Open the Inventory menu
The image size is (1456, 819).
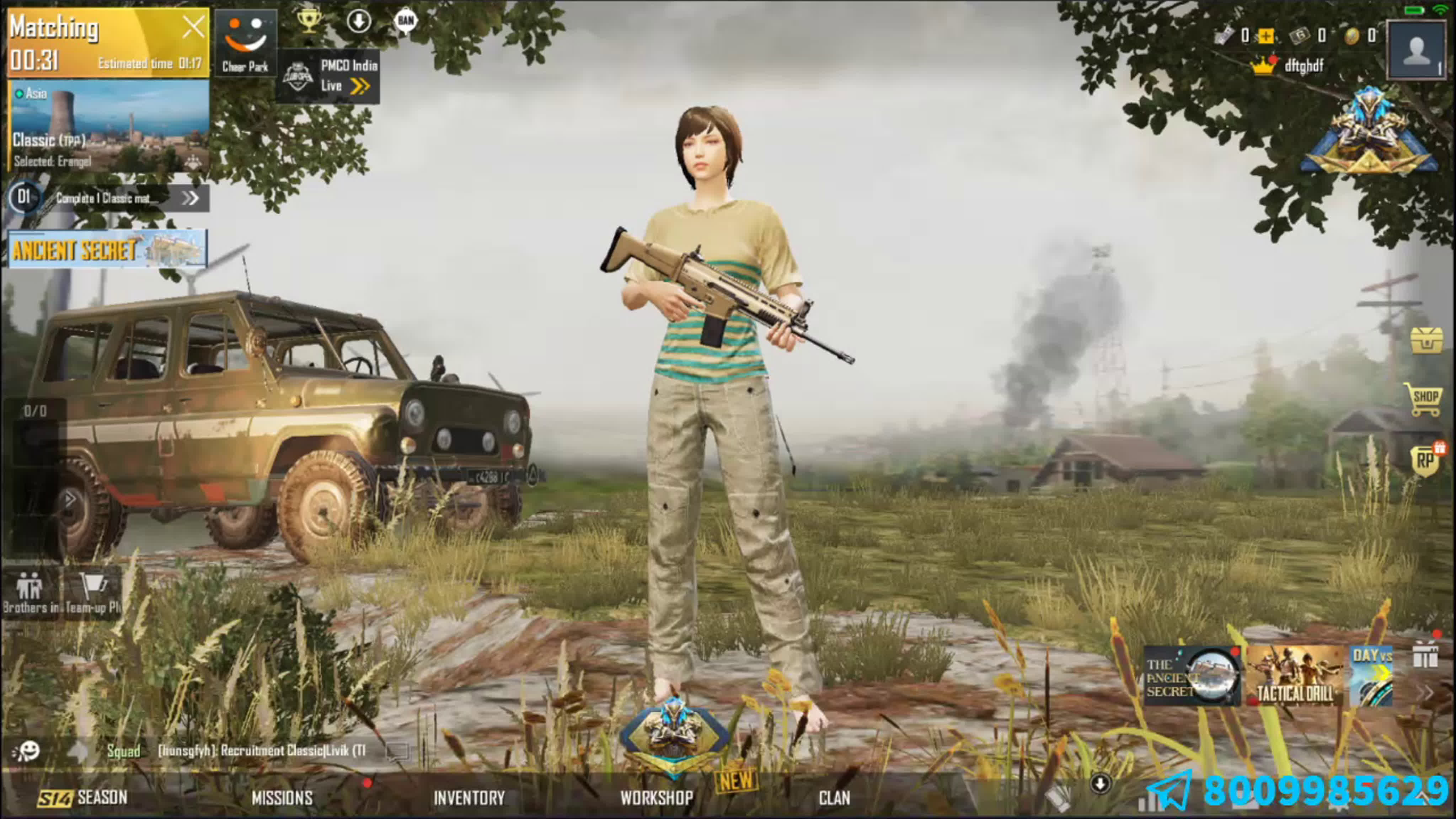click(469, 798)
